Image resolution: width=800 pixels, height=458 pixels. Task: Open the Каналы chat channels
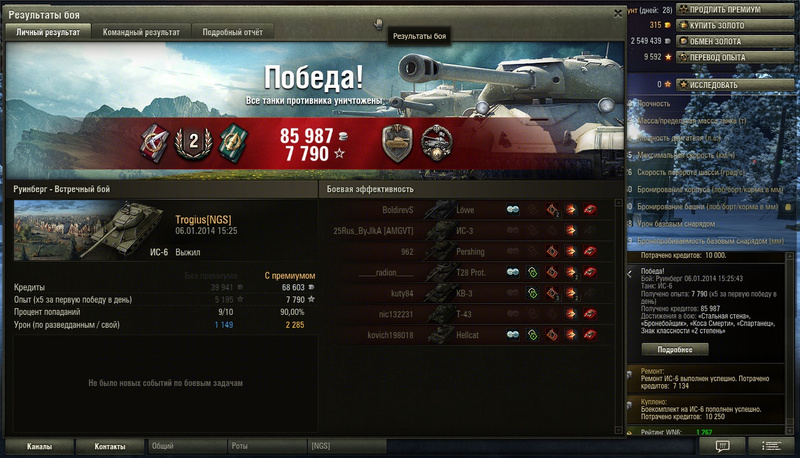tap(39, 446)
